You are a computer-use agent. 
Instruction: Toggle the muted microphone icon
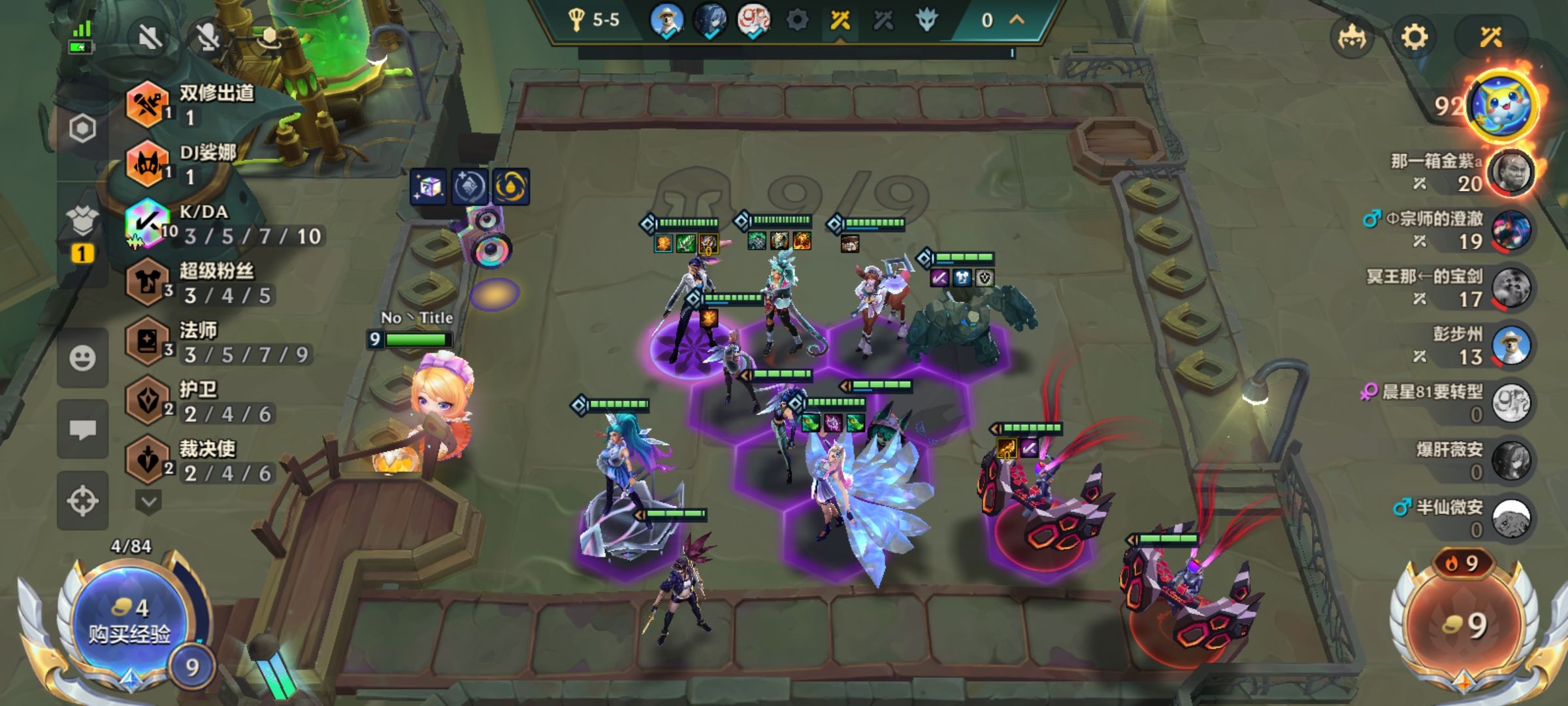point(208,37)
